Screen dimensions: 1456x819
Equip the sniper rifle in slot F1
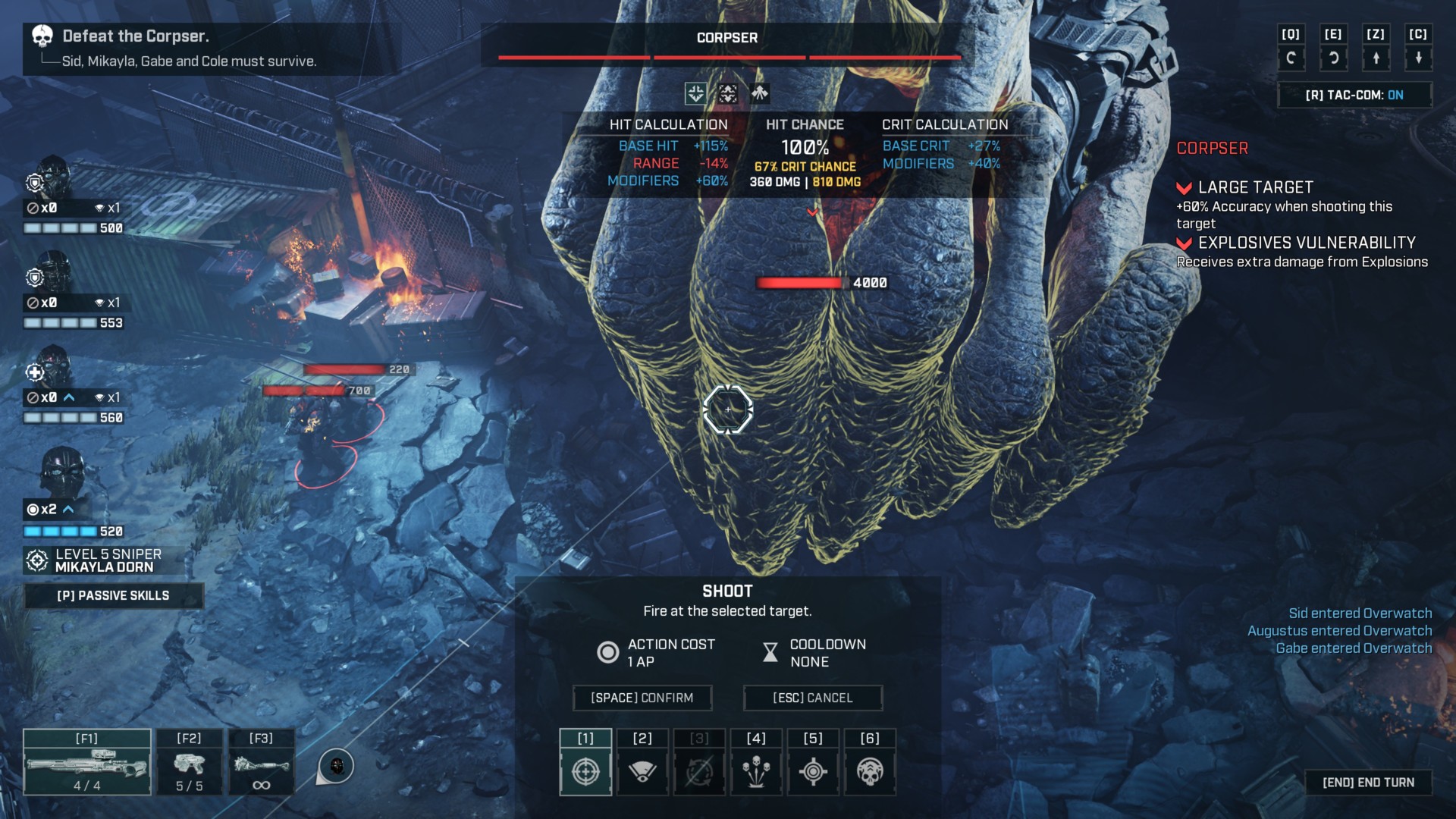click(x=86, y=762)
